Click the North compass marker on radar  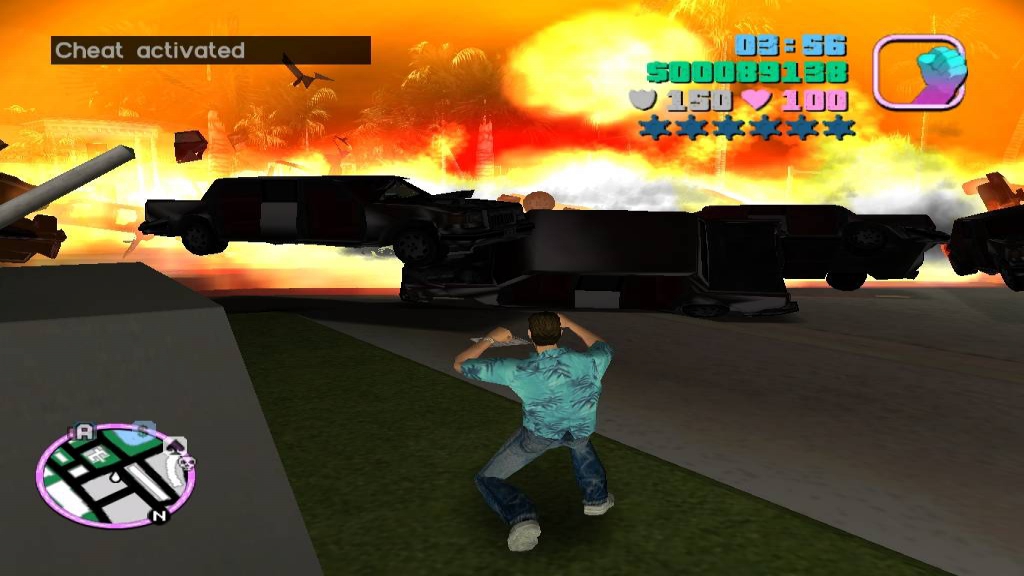click(157, 516)
